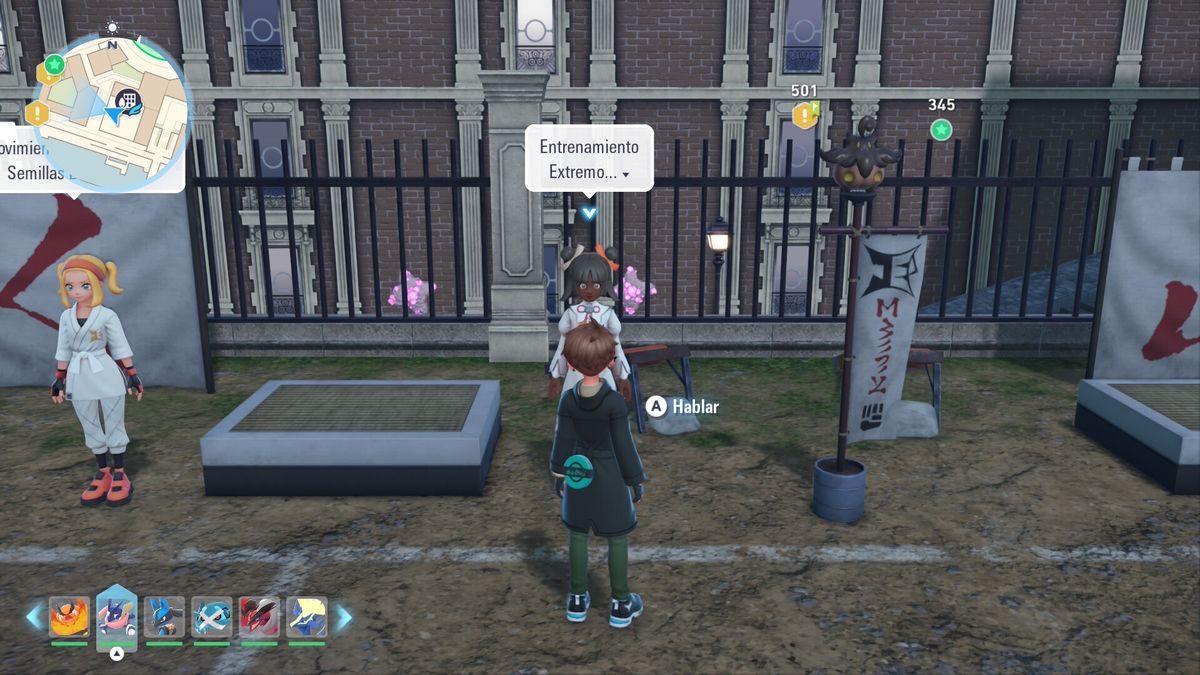The image size is (1200, 675).
Task: Click the Semillas speech bubble
Action: click(x=92, y=160)
